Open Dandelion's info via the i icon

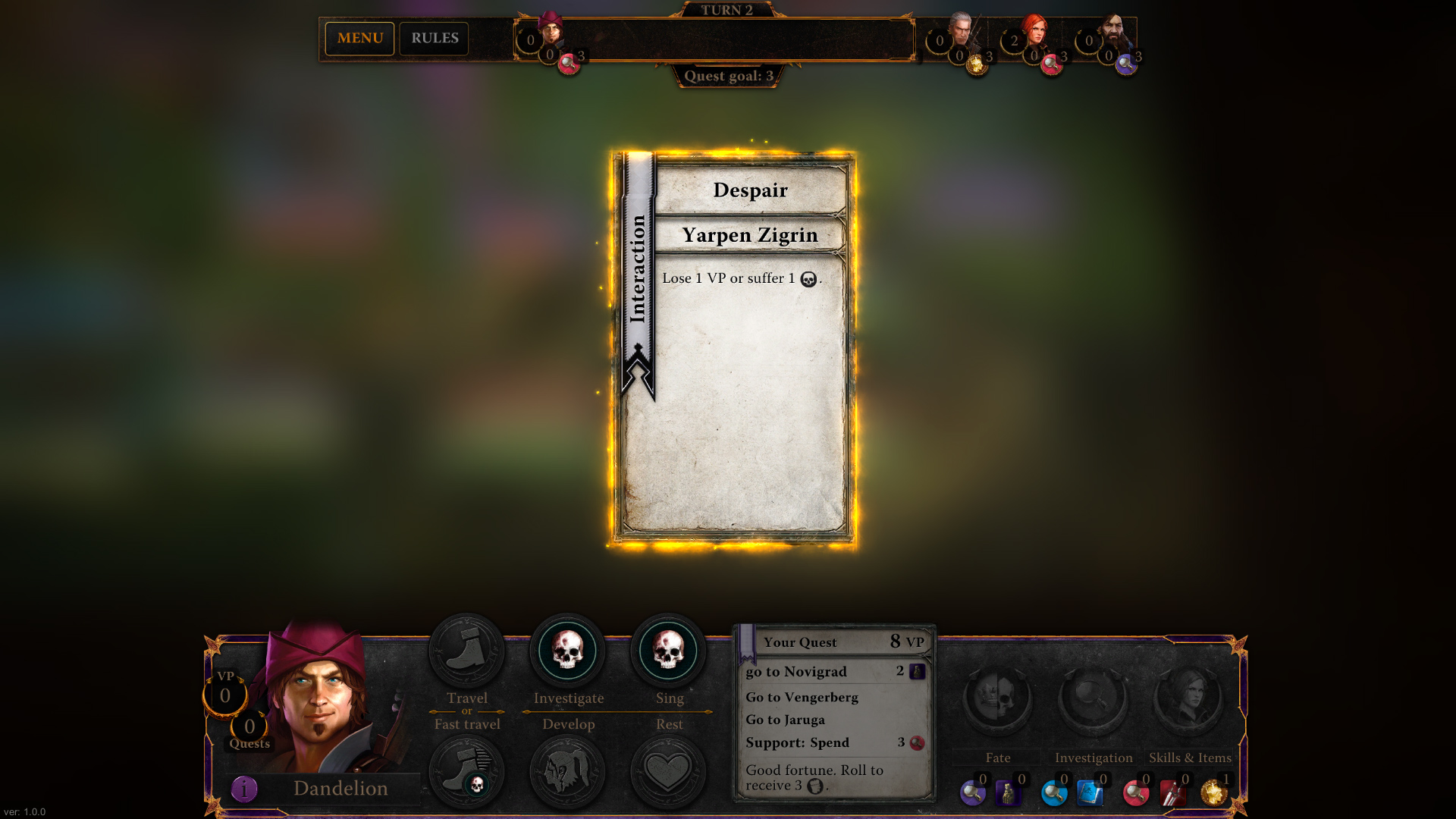[x=243, y=789]
